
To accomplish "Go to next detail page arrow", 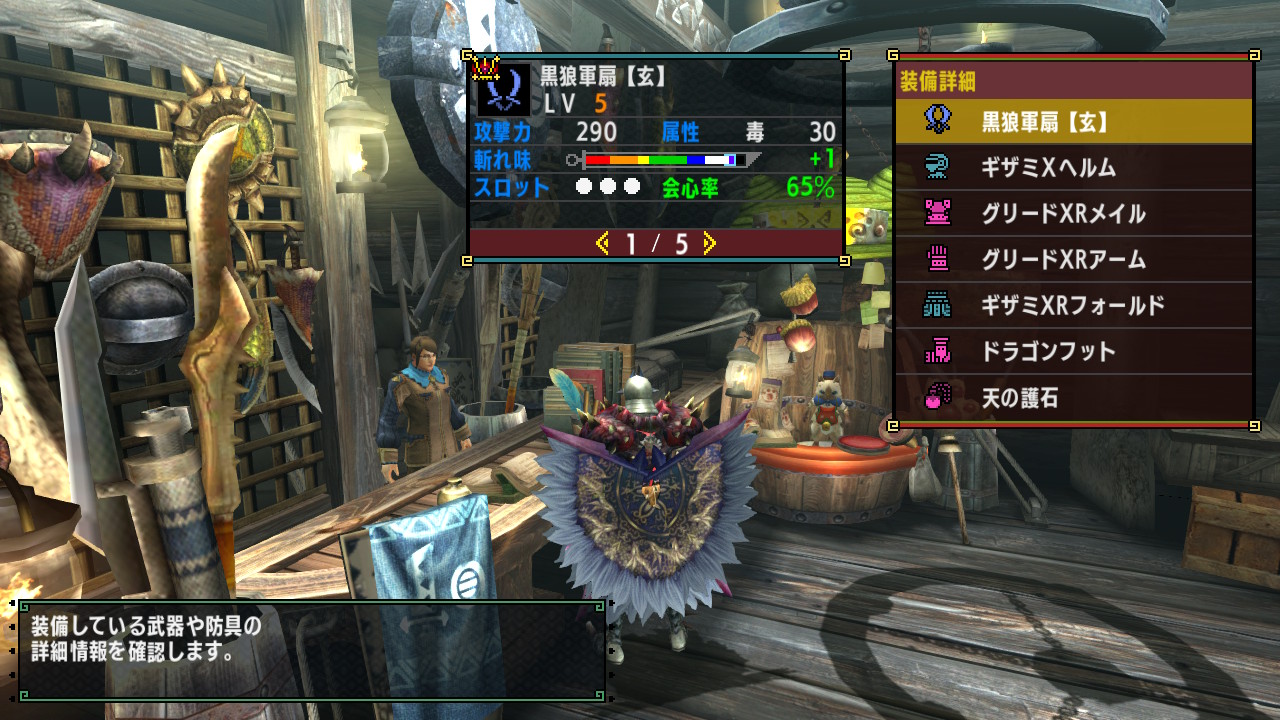I will 709,243.
